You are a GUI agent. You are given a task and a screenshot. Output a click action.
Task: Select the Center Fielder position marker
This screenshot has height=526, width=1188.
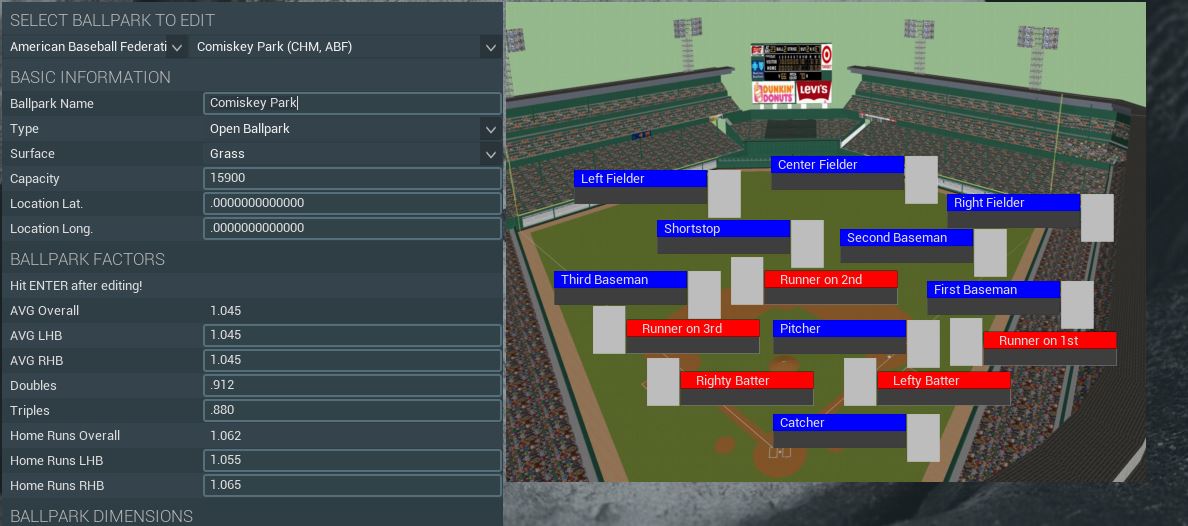(x=837, y=165)
